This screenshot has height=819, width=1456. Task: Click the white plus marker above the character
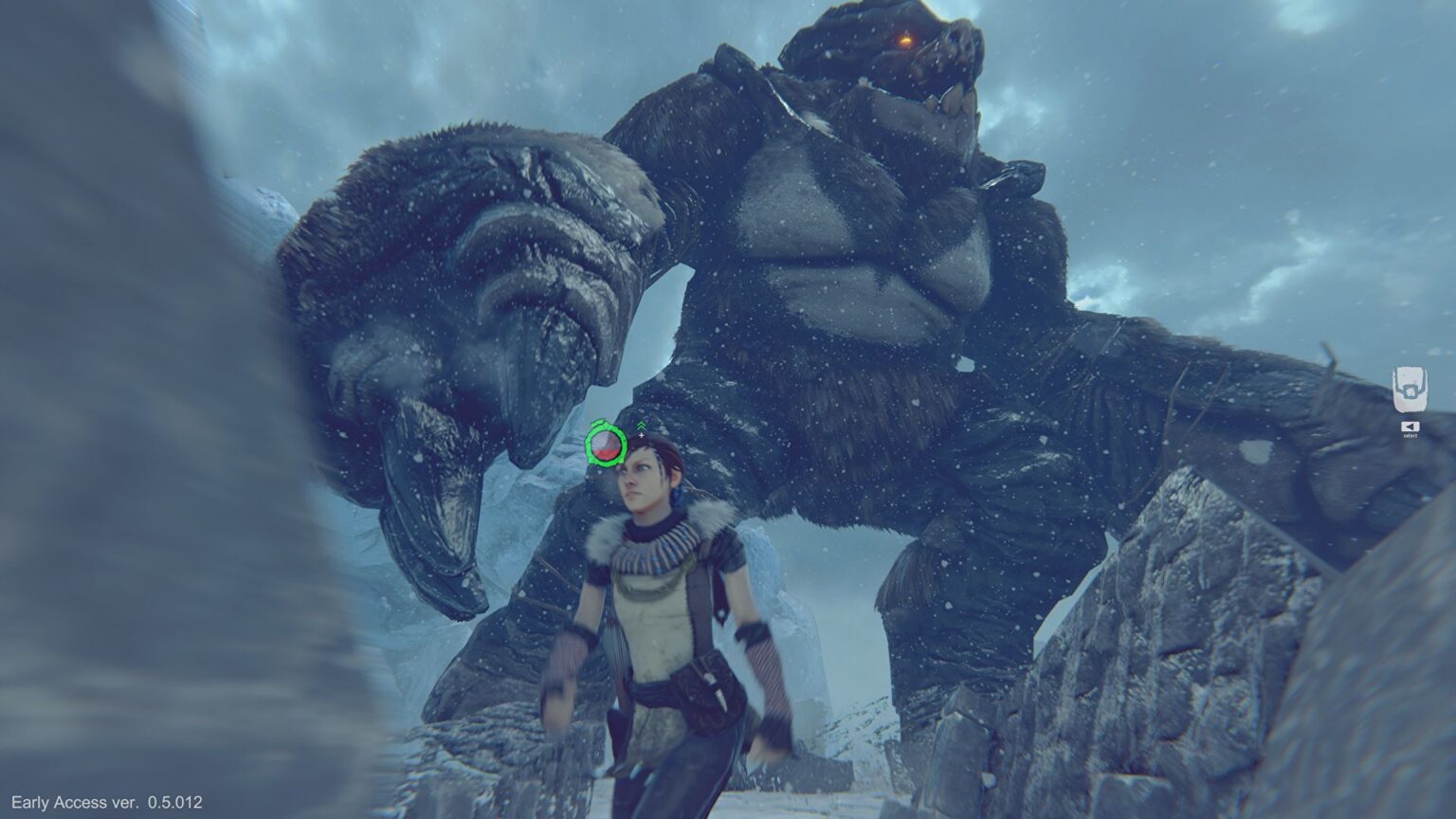tap(641, 436)
